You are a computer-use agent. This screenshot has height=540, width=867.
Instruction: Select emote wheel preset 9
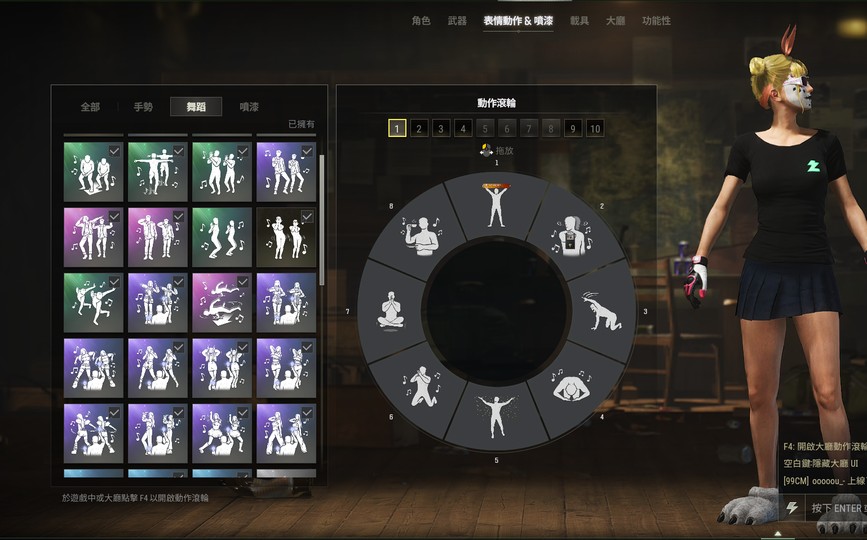click(572, 128)
